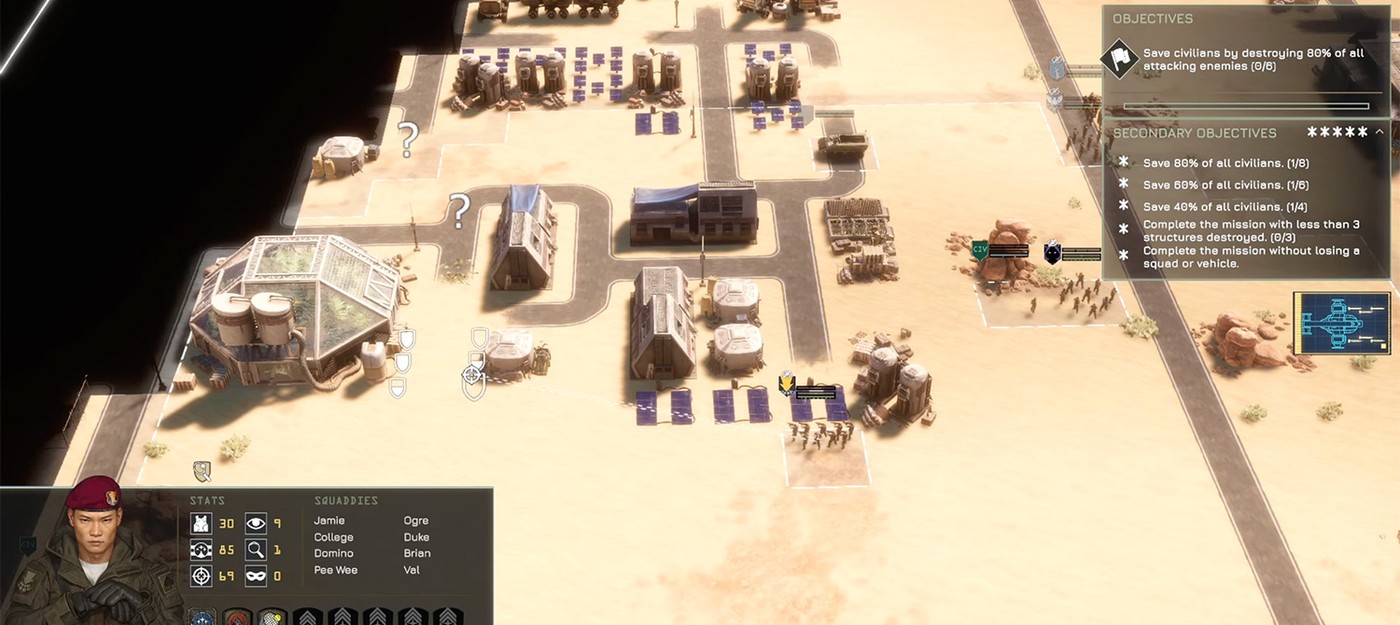Collapse the Secondary Objectives panel
This screenshot has height=625, width=1400.
coord(1379,132)
